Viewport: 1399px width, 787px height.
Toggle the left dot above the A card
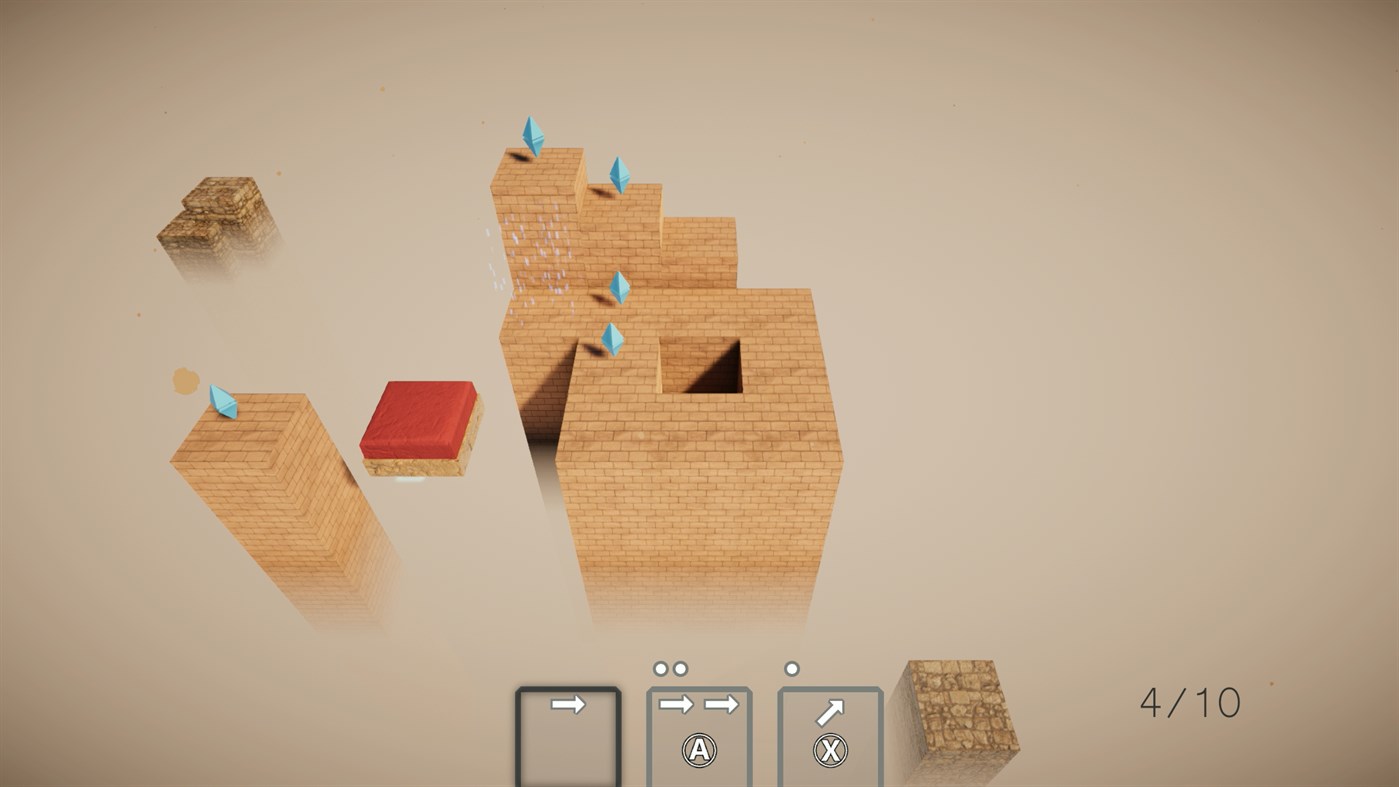pyautogui.click(x=660, y=666)
